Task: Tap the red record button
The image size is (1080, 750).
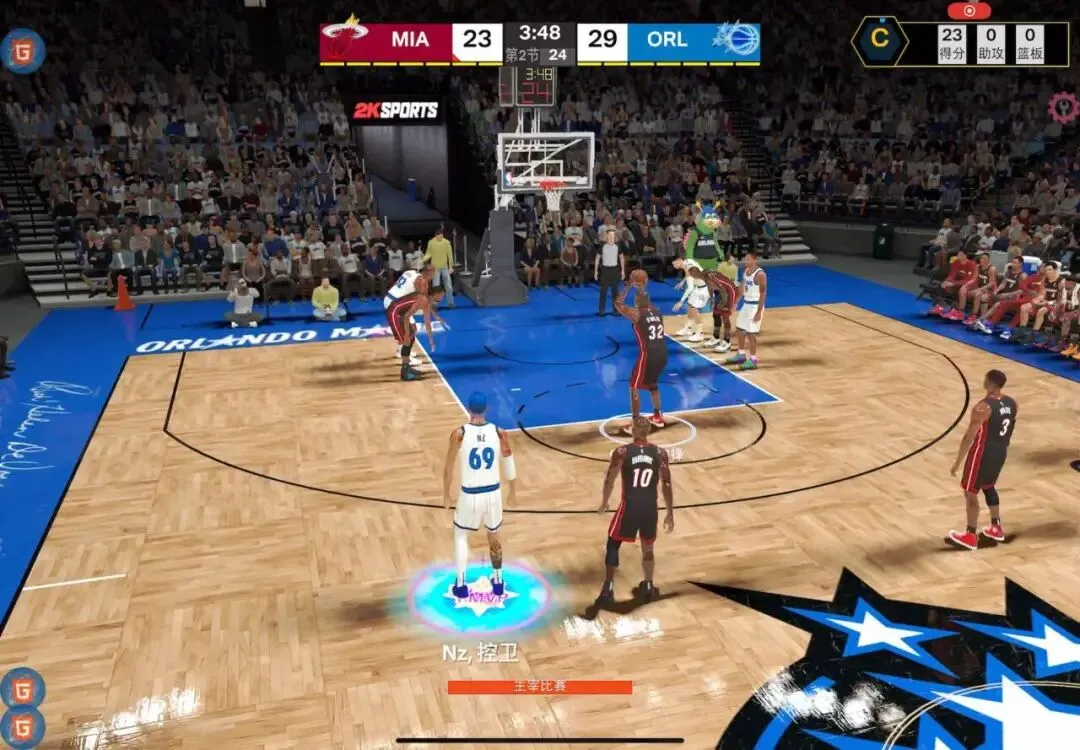Action: tap(969, 10)
